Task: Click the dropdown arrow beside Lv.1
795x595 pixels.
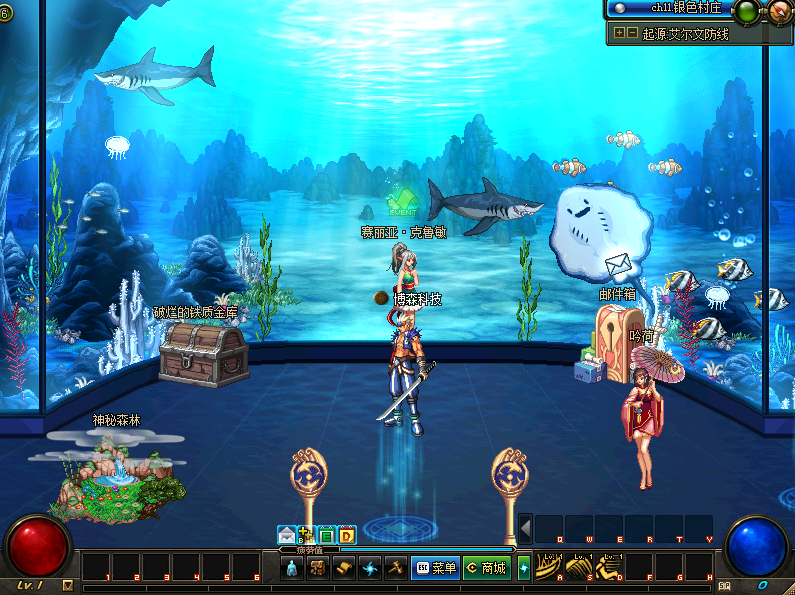Action: [x=67, y=585]
